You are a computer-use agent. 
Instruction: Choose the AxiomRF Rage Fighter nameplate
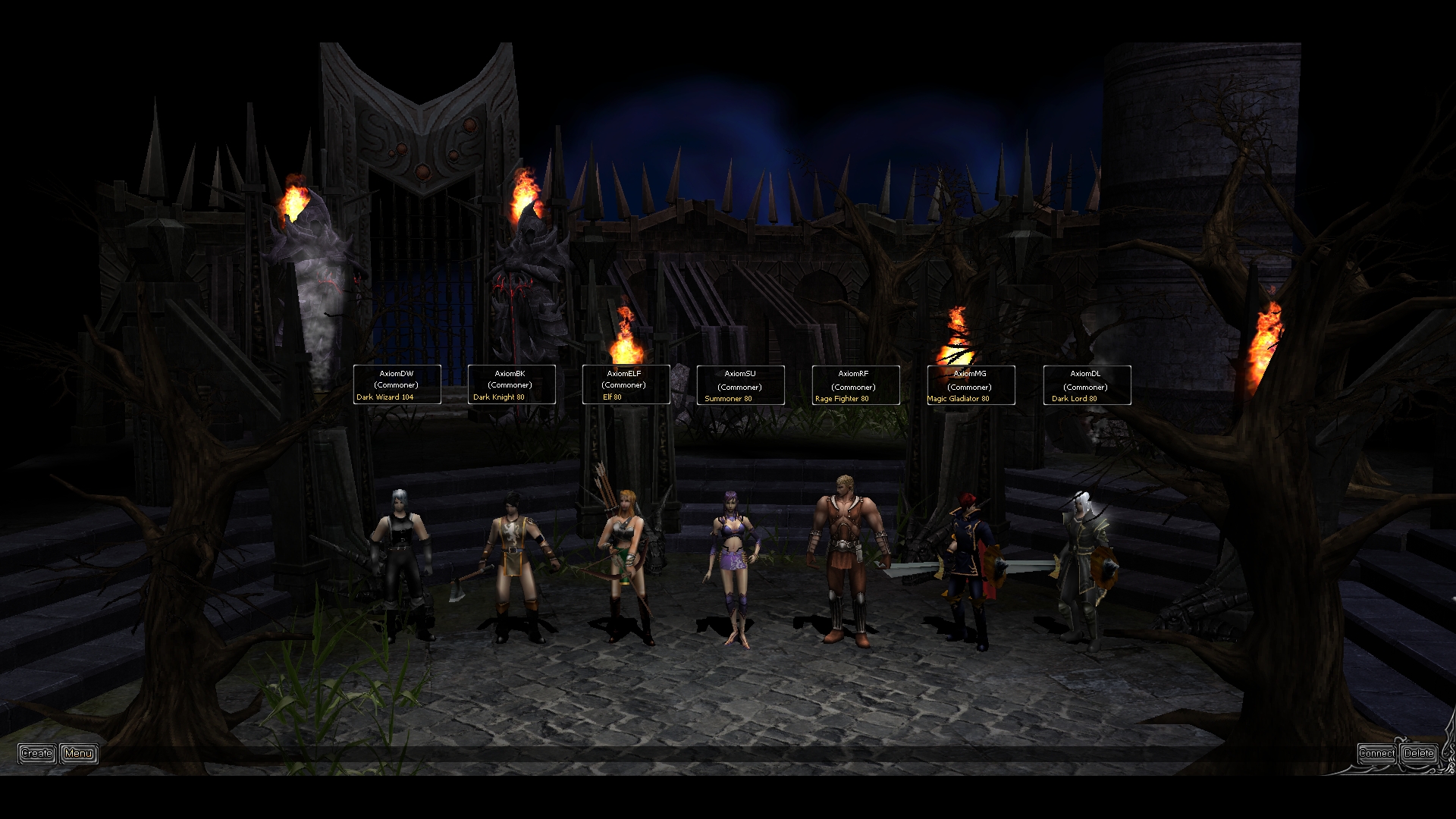click(x=855, y=385)
